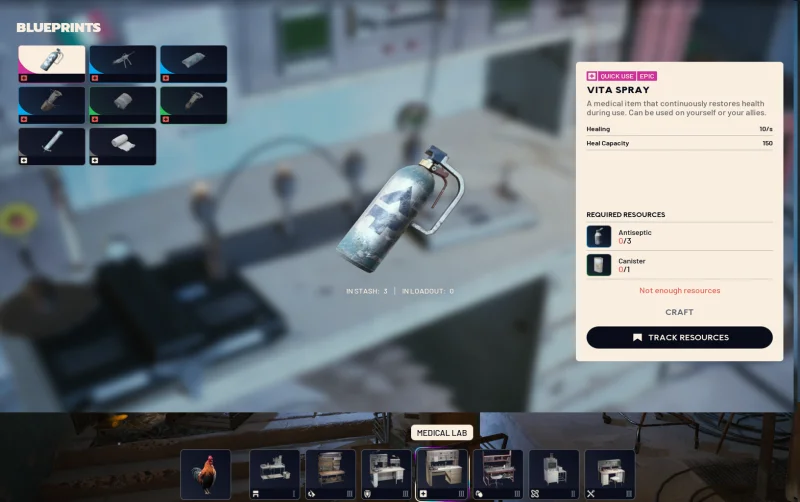Select the tripod device blueprint

click(123, 63)
